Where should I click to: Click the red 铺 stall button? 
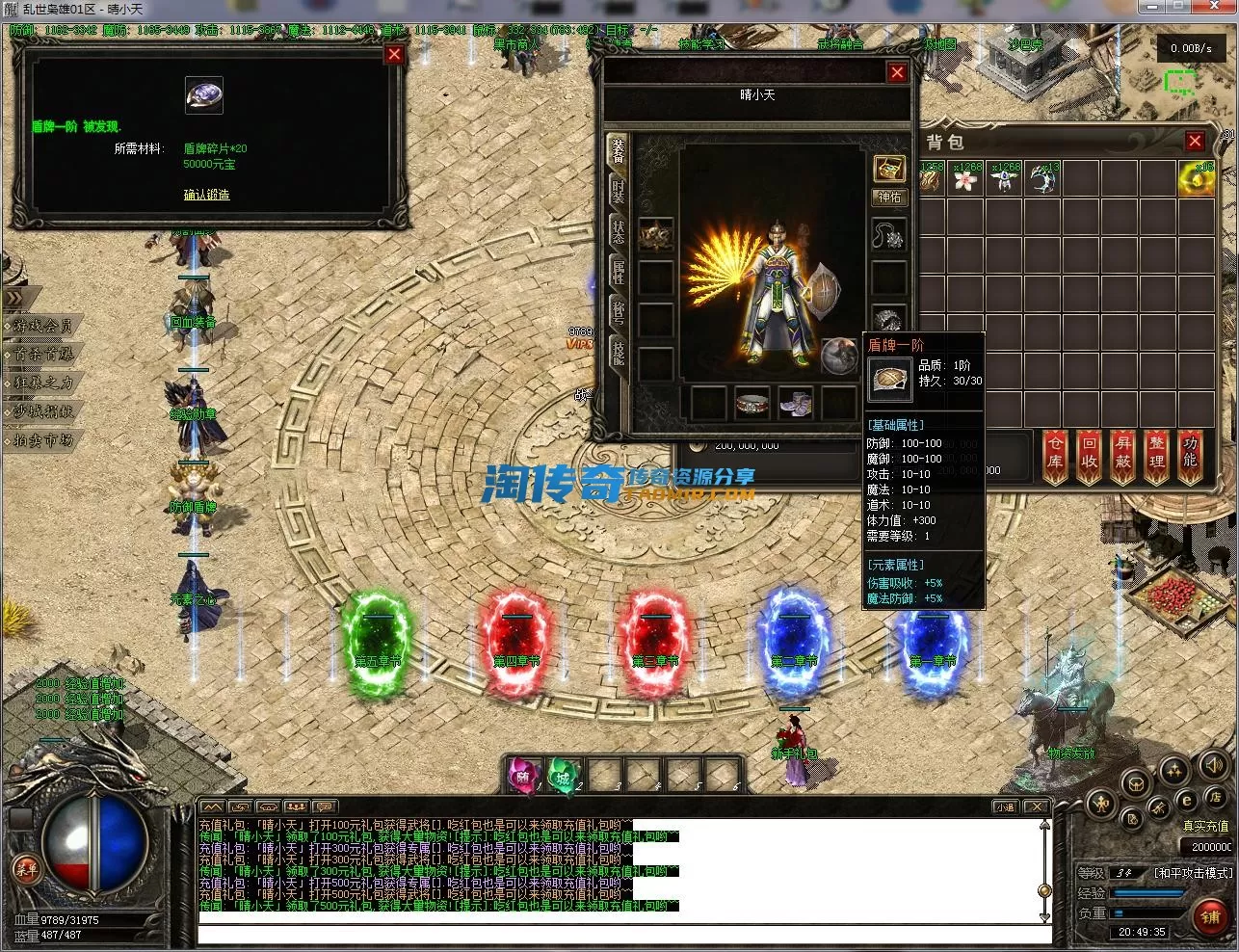pyautogui.click(x=1210, y=916)
